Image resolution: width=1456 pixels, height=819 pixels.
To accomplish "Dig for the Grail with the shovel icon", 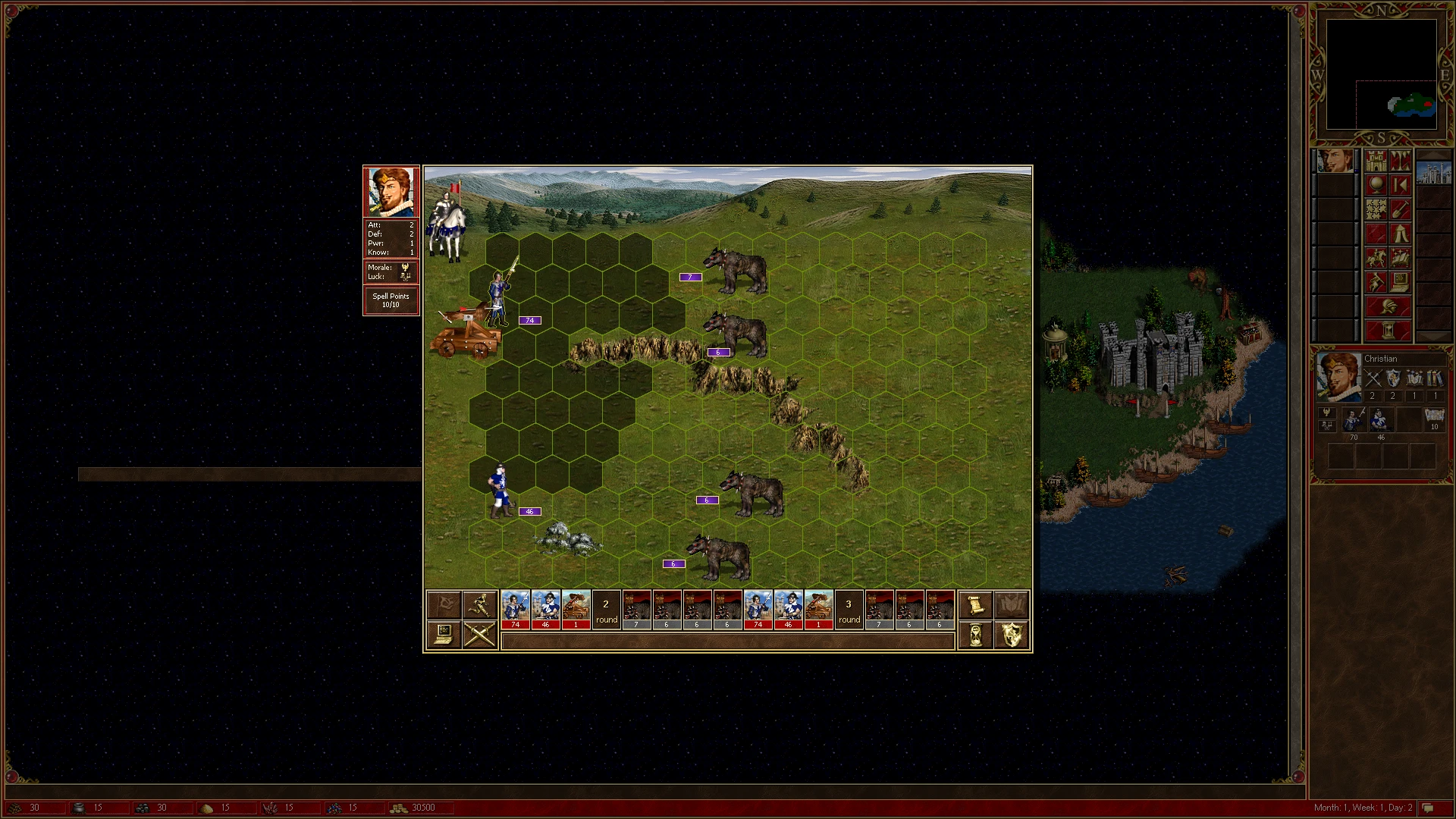I will point(1401,209).
